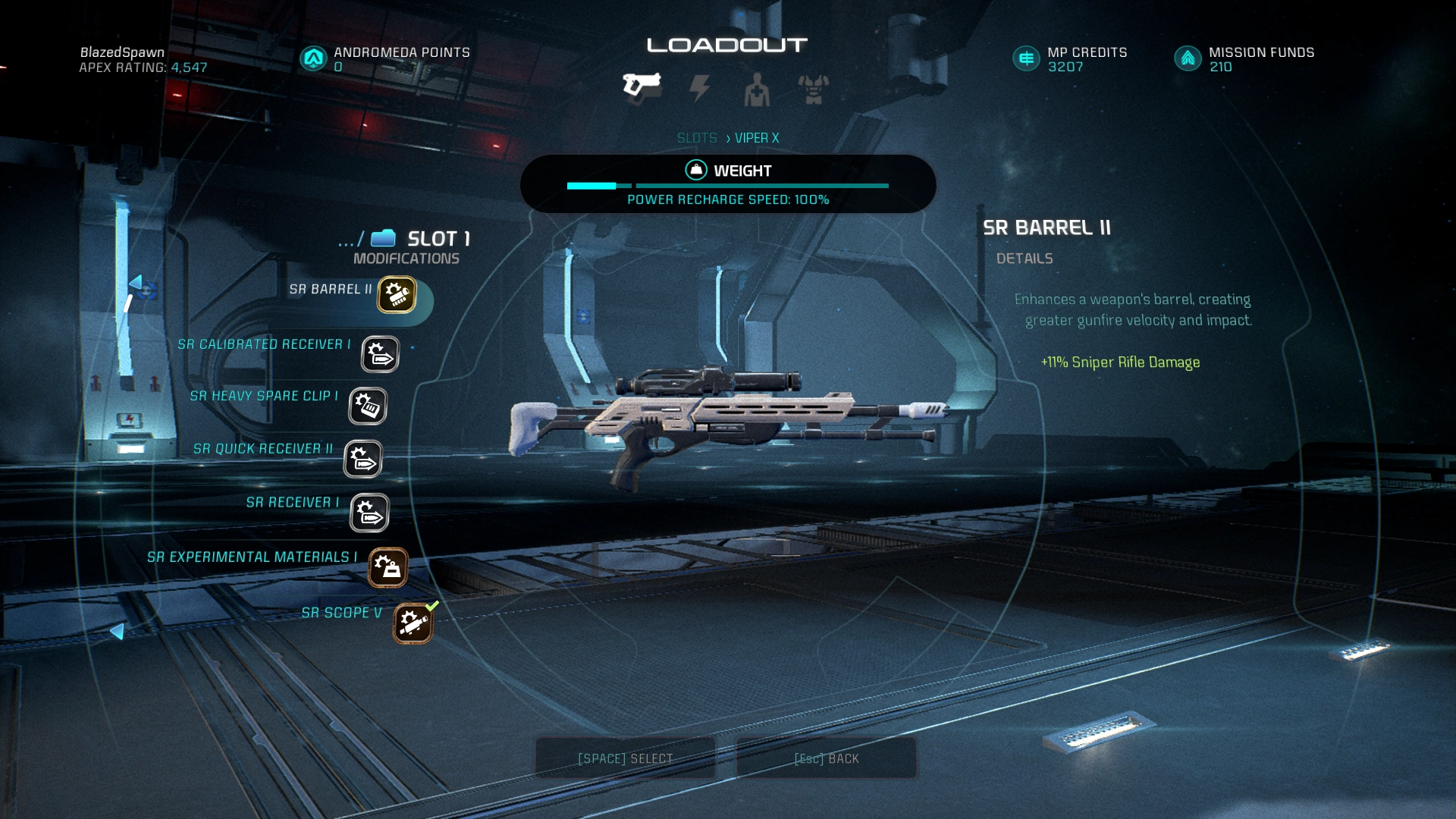The width and height of the screenshot is (1456, 819).
Task: Switch to the body armor tab
Action: click(x=813, y=89)
